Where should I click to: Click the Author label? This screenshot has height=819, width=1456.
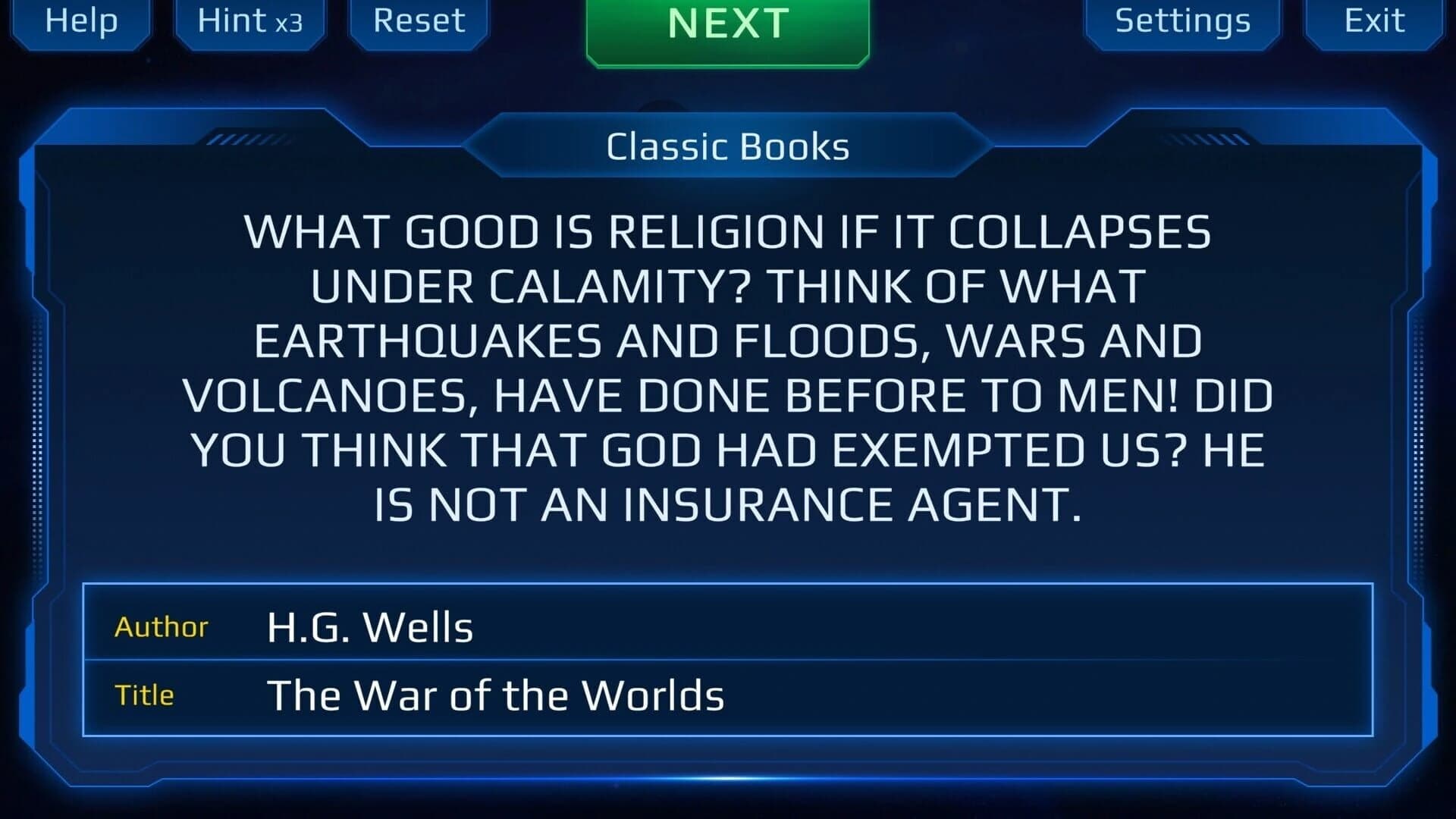[161, 626]
